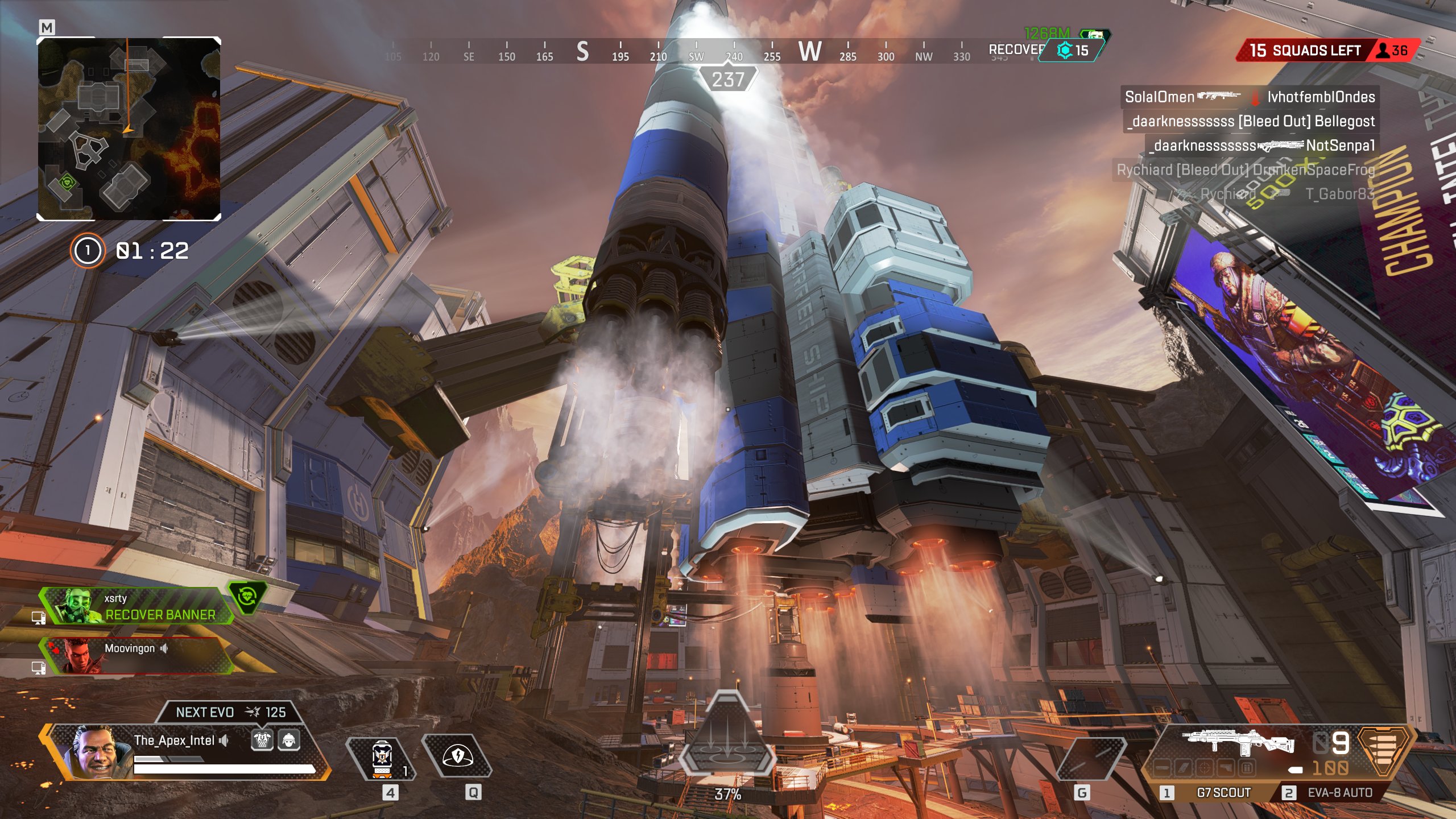Use the health item consumable slot

pyautogui.click(x=382, y=759)
